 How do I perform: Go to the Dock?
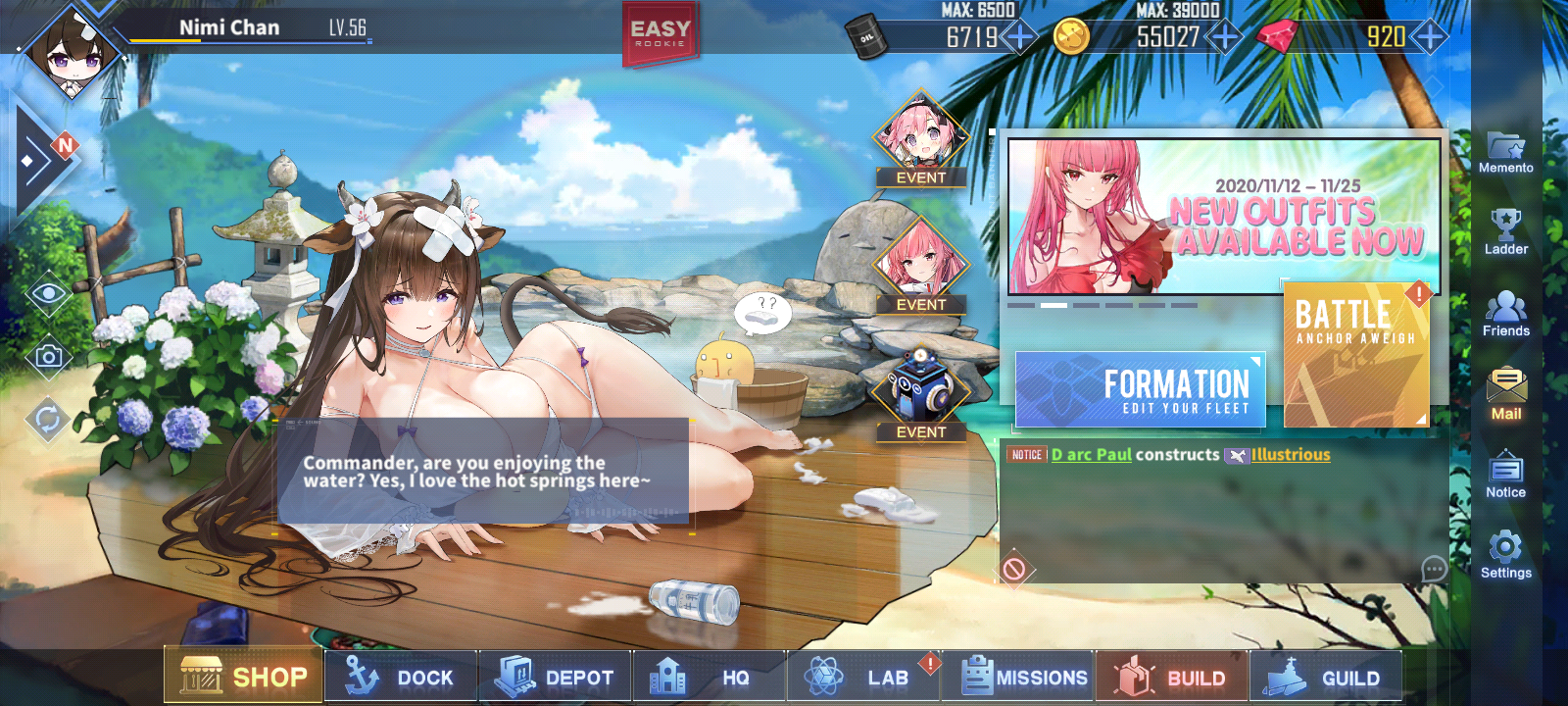400,677
